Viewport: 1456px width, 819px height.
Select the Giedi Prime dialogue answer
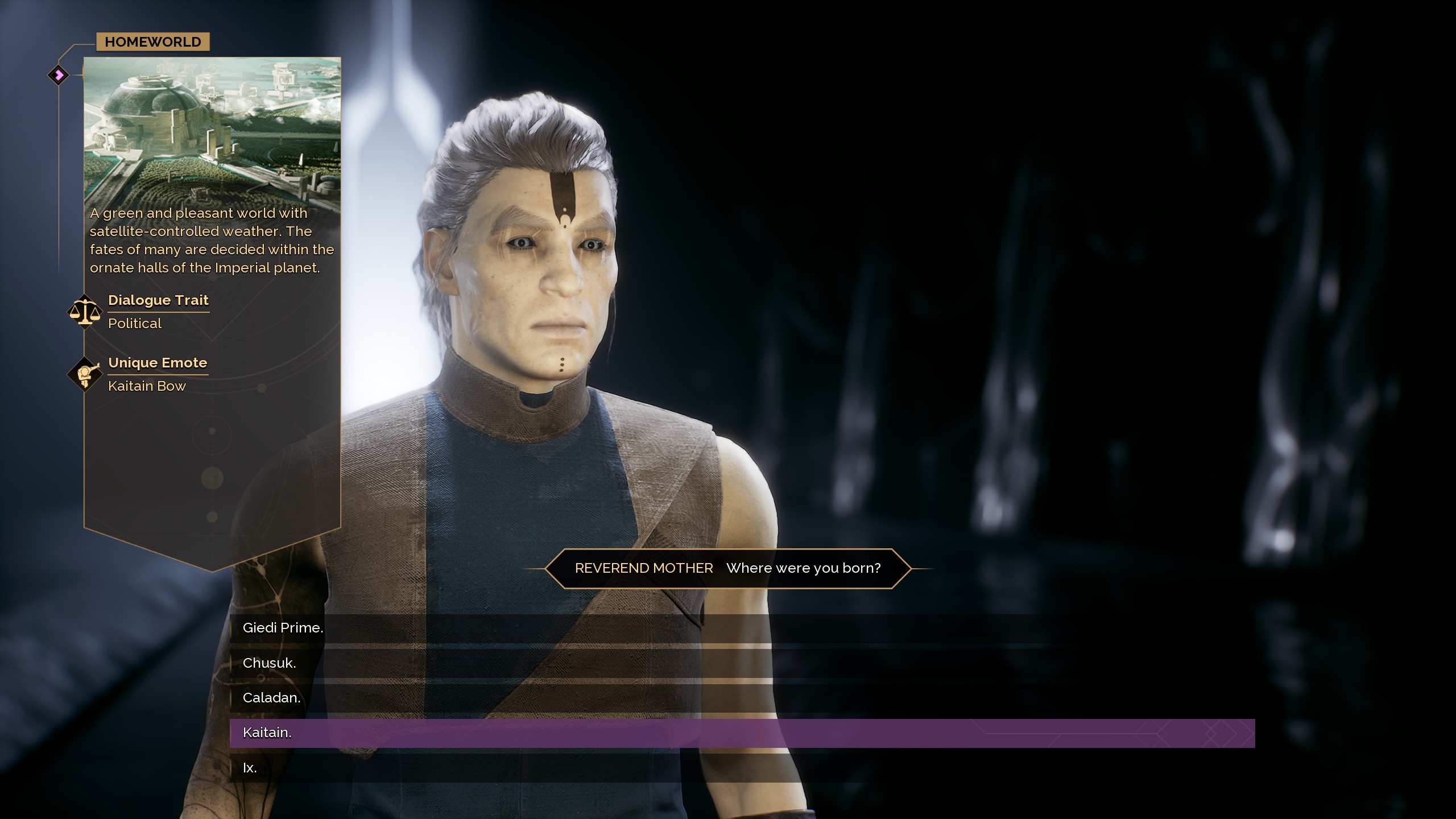(x=283, y=628)
